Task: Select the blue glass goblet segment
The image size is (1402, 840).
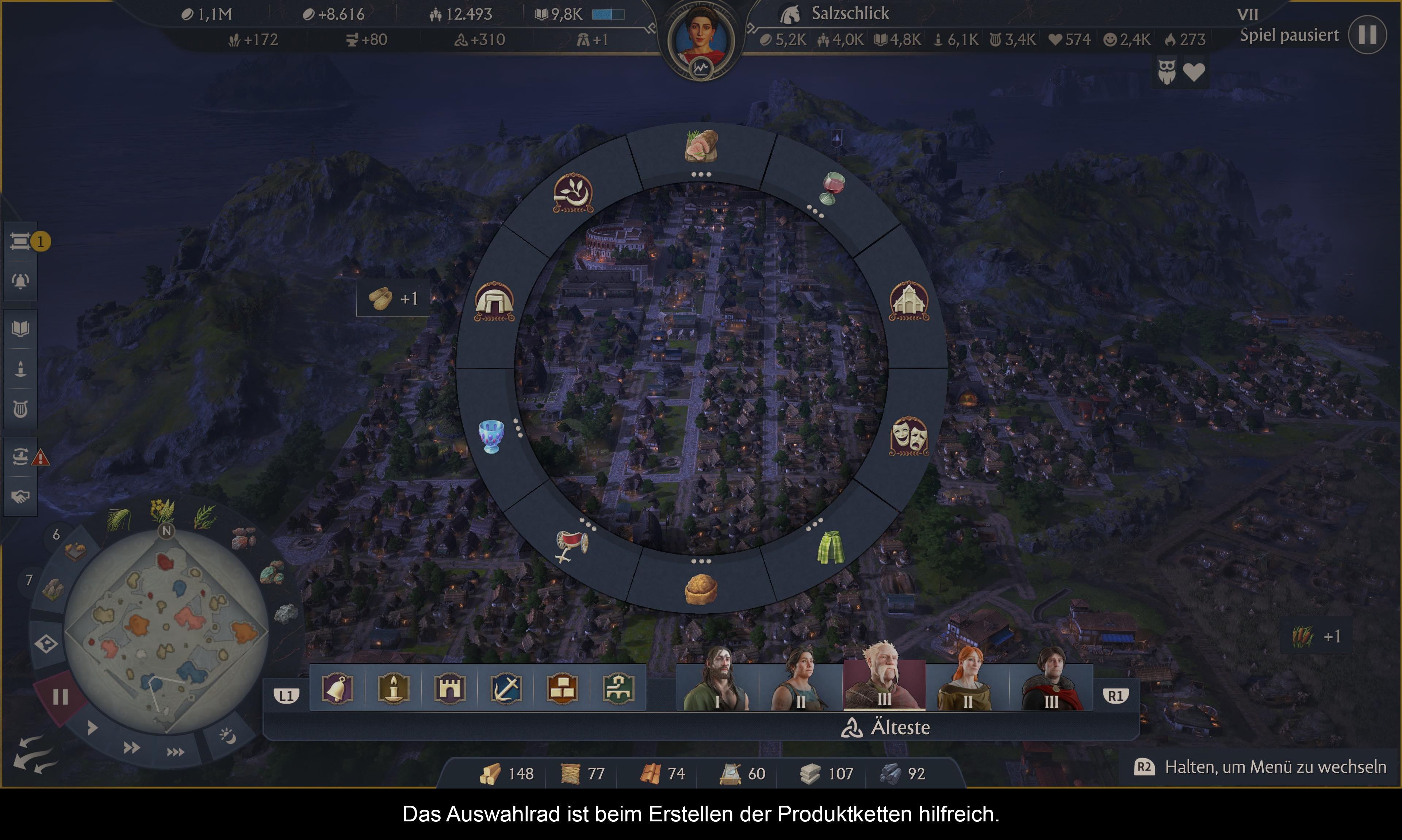Action: click(x=491, y=435)
